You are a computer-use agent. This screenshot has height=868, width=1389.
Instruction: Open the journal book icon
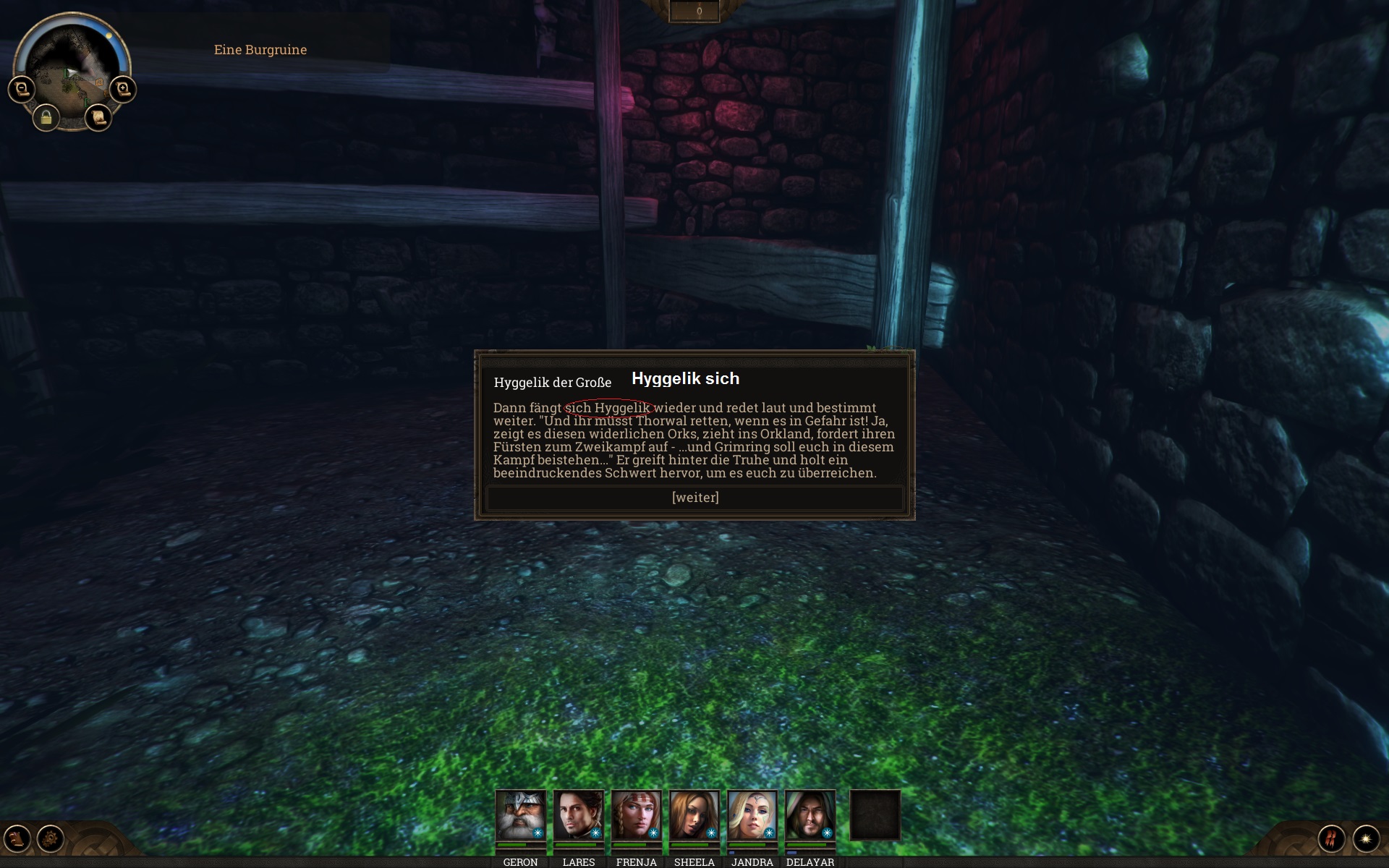pyautogui.click(x=17, y=839)
